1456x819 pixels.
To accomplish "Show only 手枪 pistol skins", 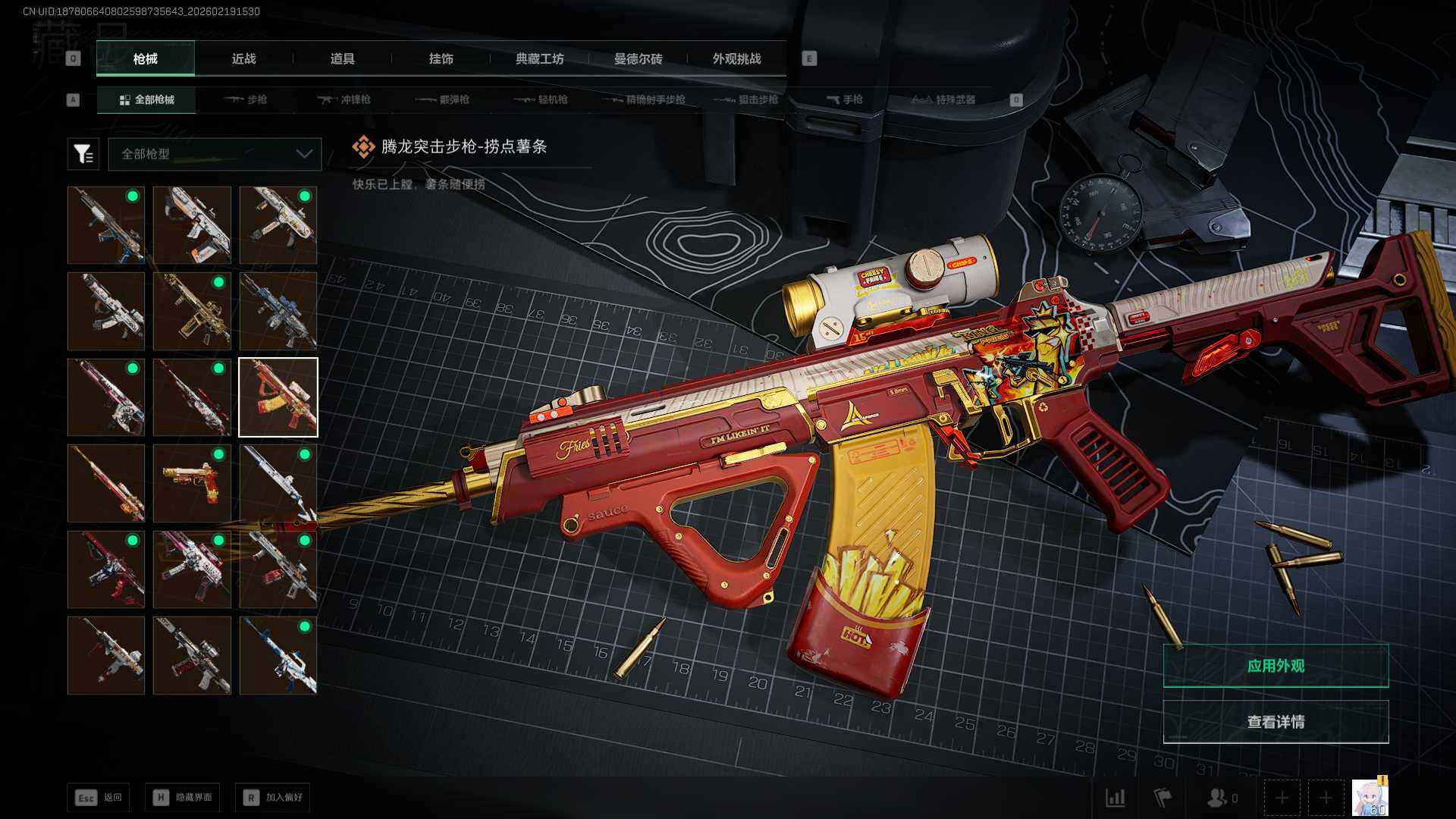I will (844, 99).
